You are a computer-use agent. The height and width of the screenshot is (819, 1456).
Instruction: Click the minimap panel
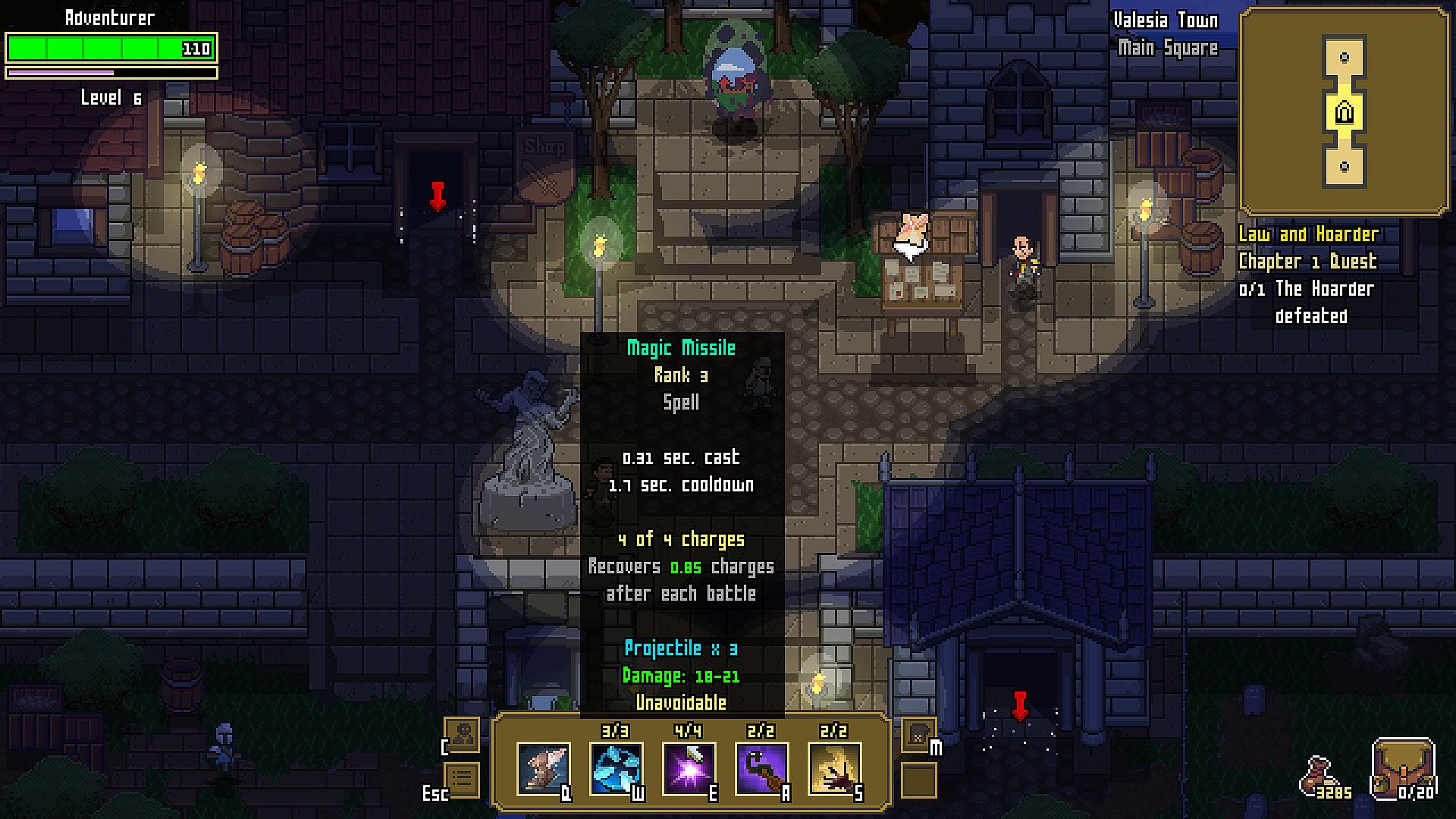coord(1344,111)
